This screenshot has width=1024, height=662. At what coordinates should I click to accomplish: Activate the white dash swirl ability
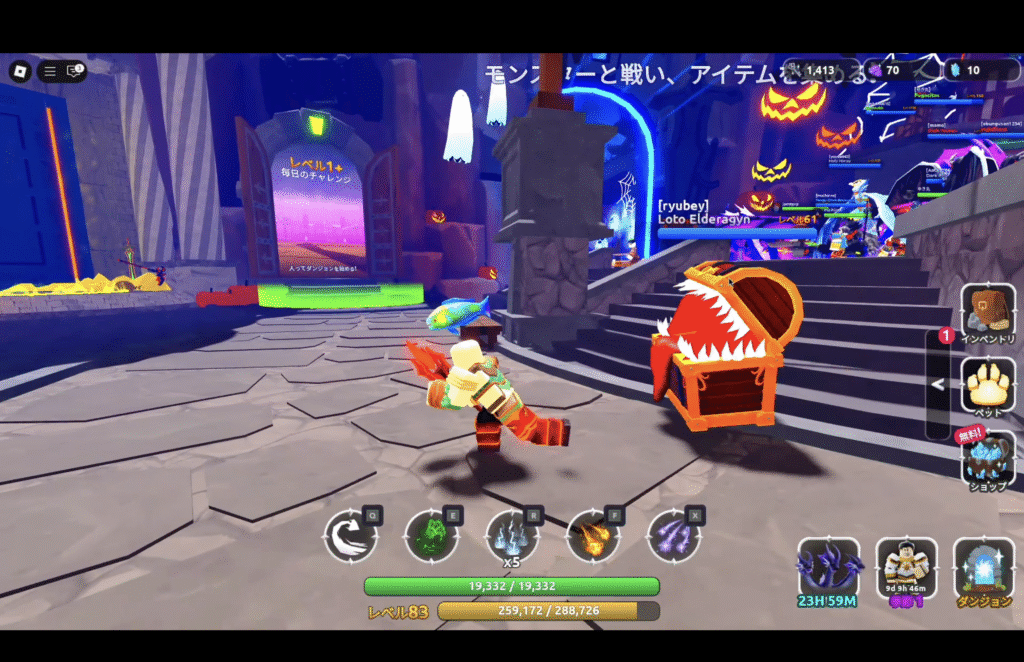pyautogui.click(x=351, y=537)
